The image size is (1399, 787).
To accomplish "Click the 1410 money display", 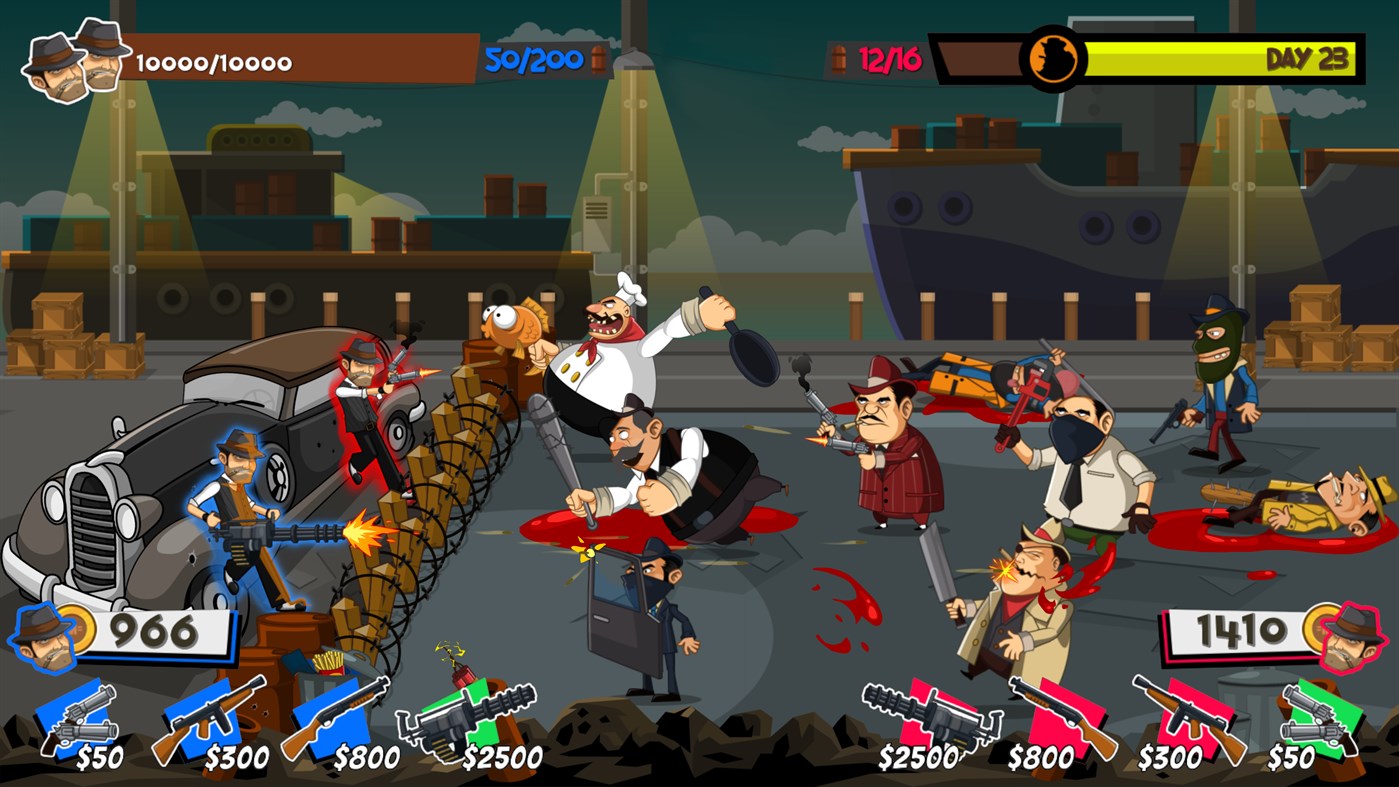I will pos(1243,630).
